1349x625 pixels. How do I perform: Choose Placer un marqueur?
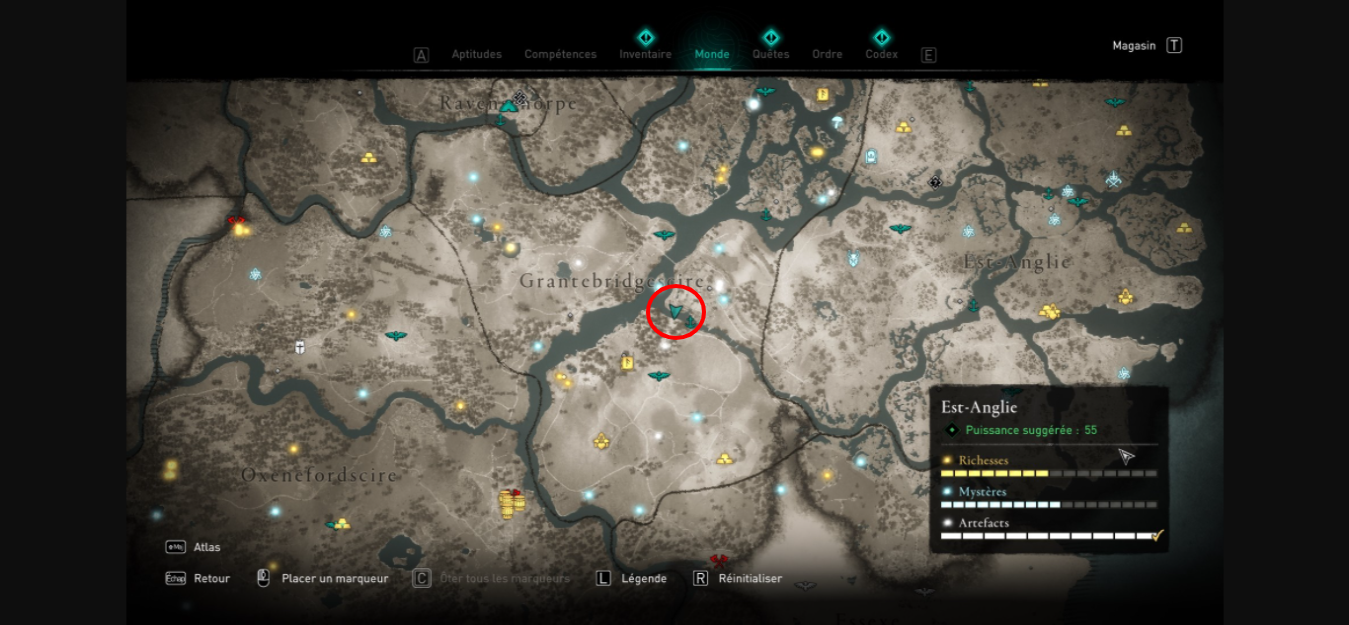(x=334, y=578)
